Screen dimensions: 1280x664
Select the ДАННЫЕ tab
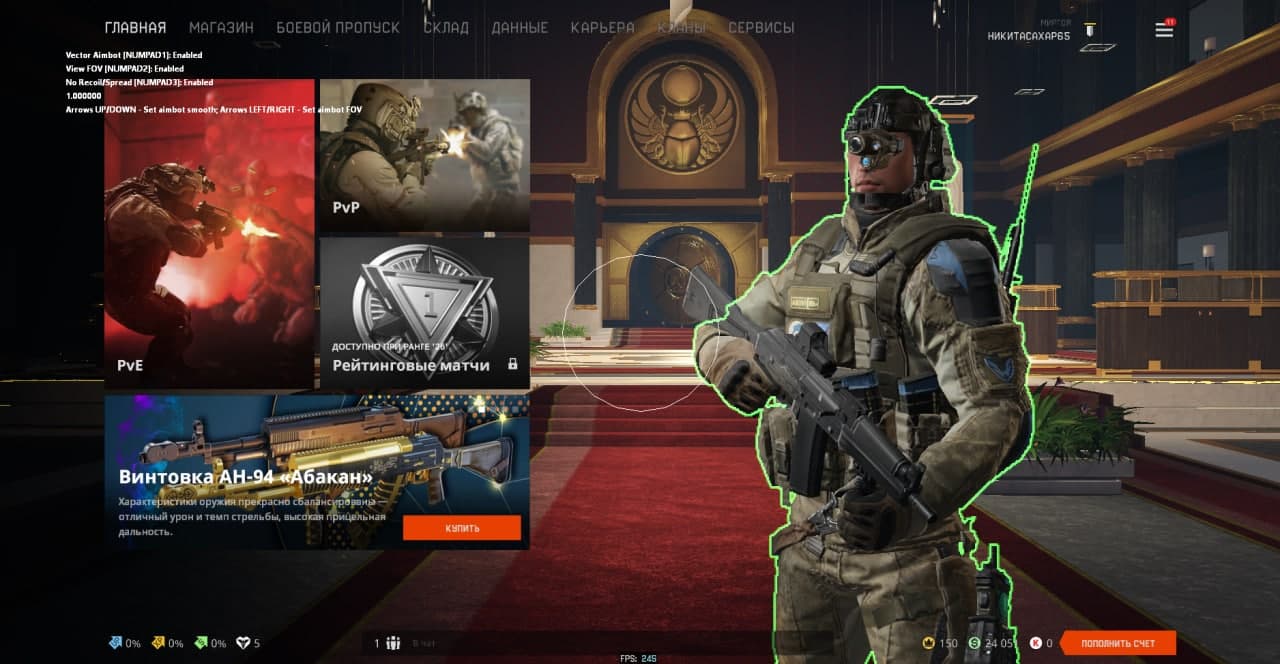[520, 28]
